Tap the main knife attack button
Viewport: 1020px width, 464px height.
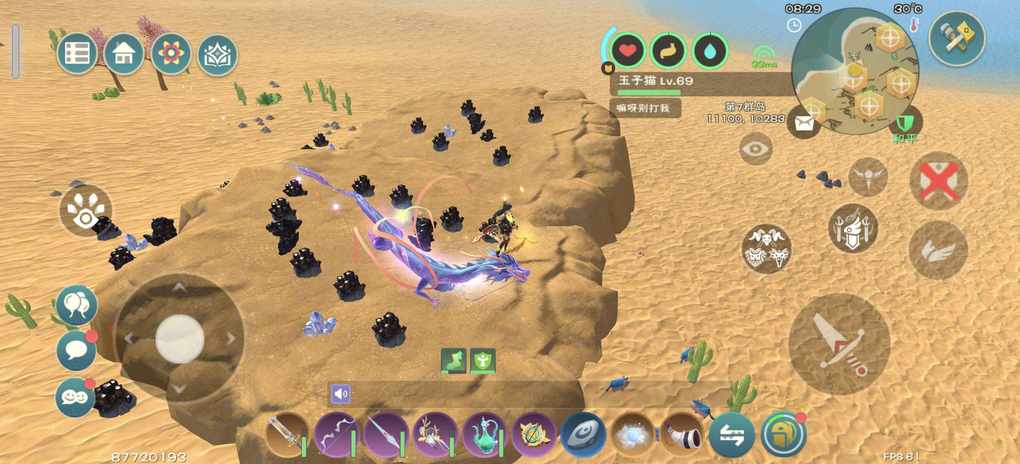[x=838, y=343]
